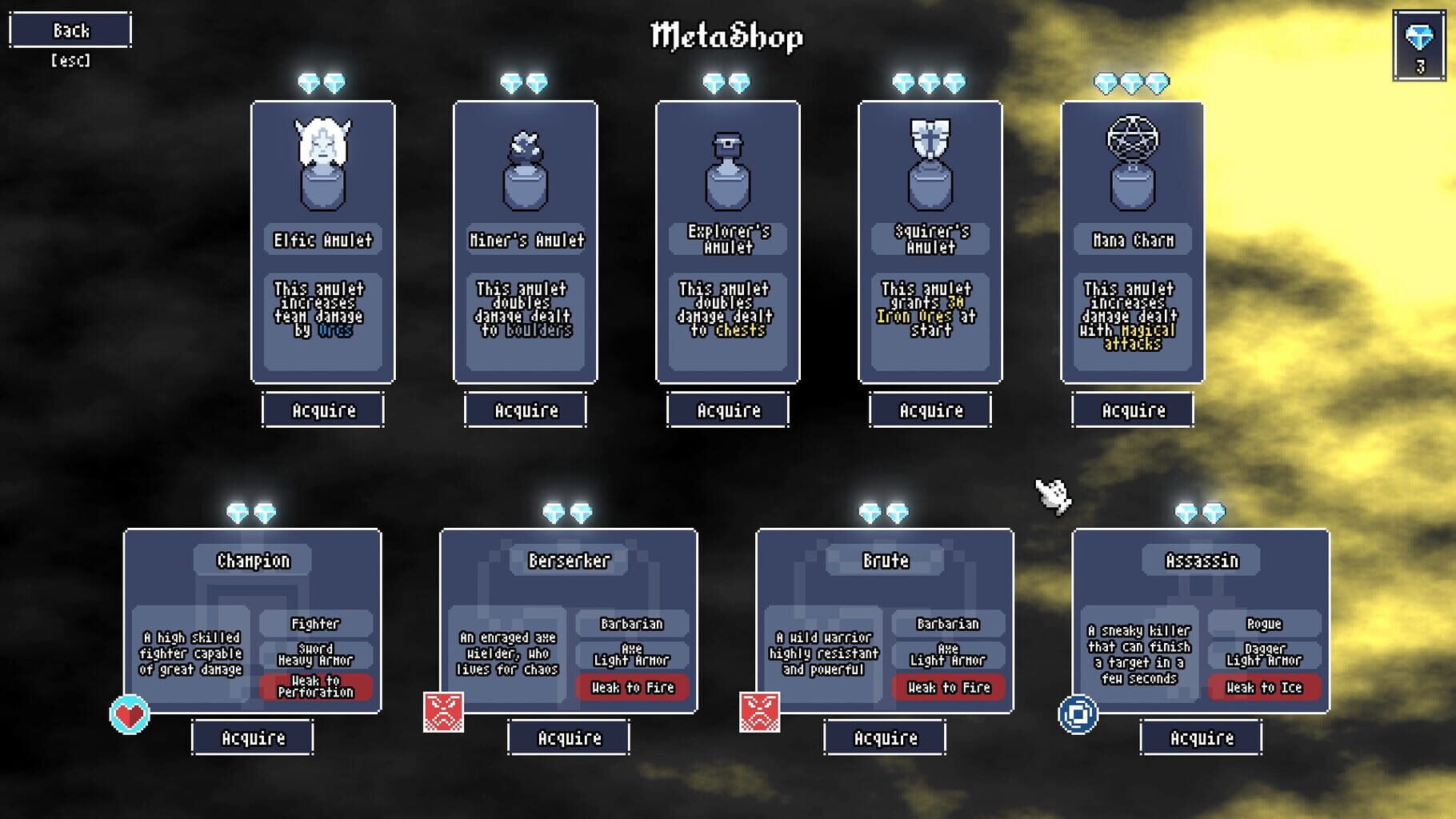Acquire the Elfic Amulet
Viewport: 1456px width, 819px height.
pos(322,410)
